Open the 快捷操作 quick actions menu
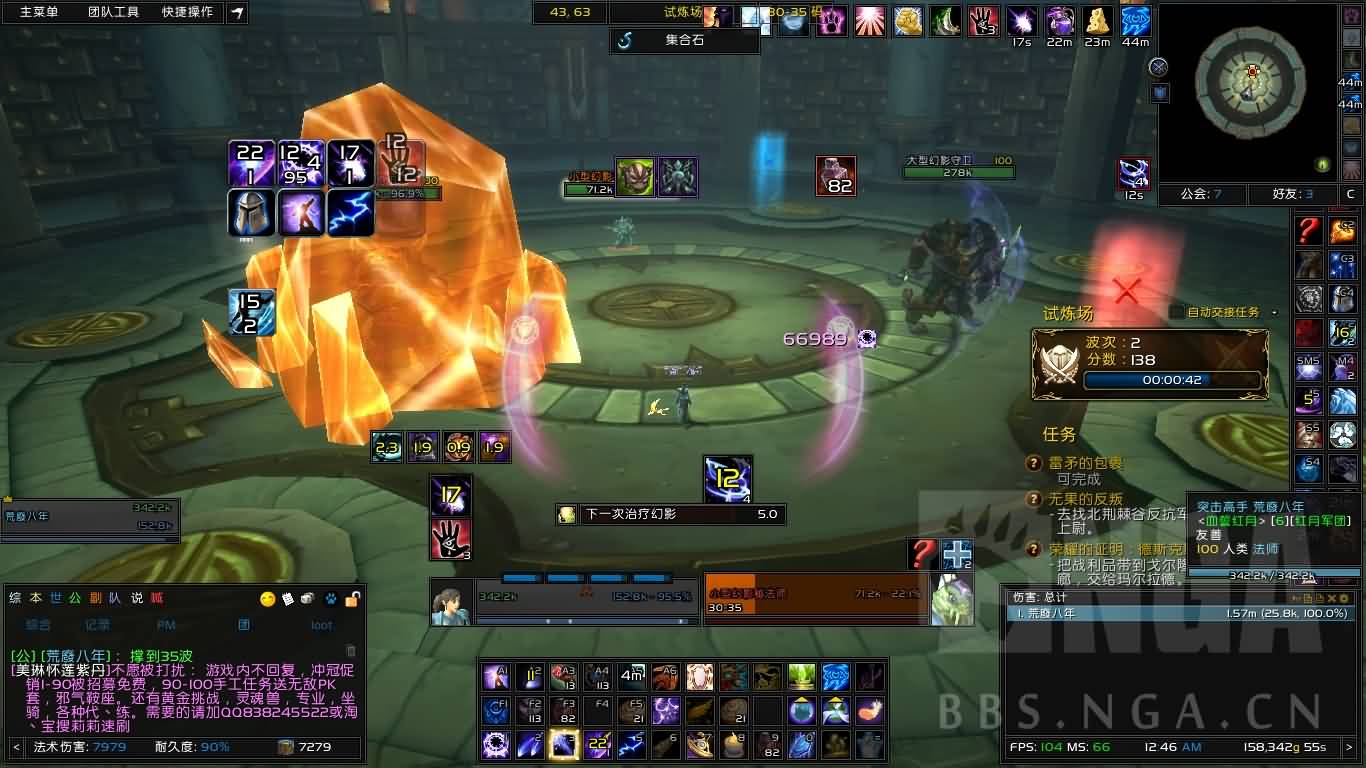Viewport: 1366px width, 768px height. pyautogui.click(x=187, y=12)
